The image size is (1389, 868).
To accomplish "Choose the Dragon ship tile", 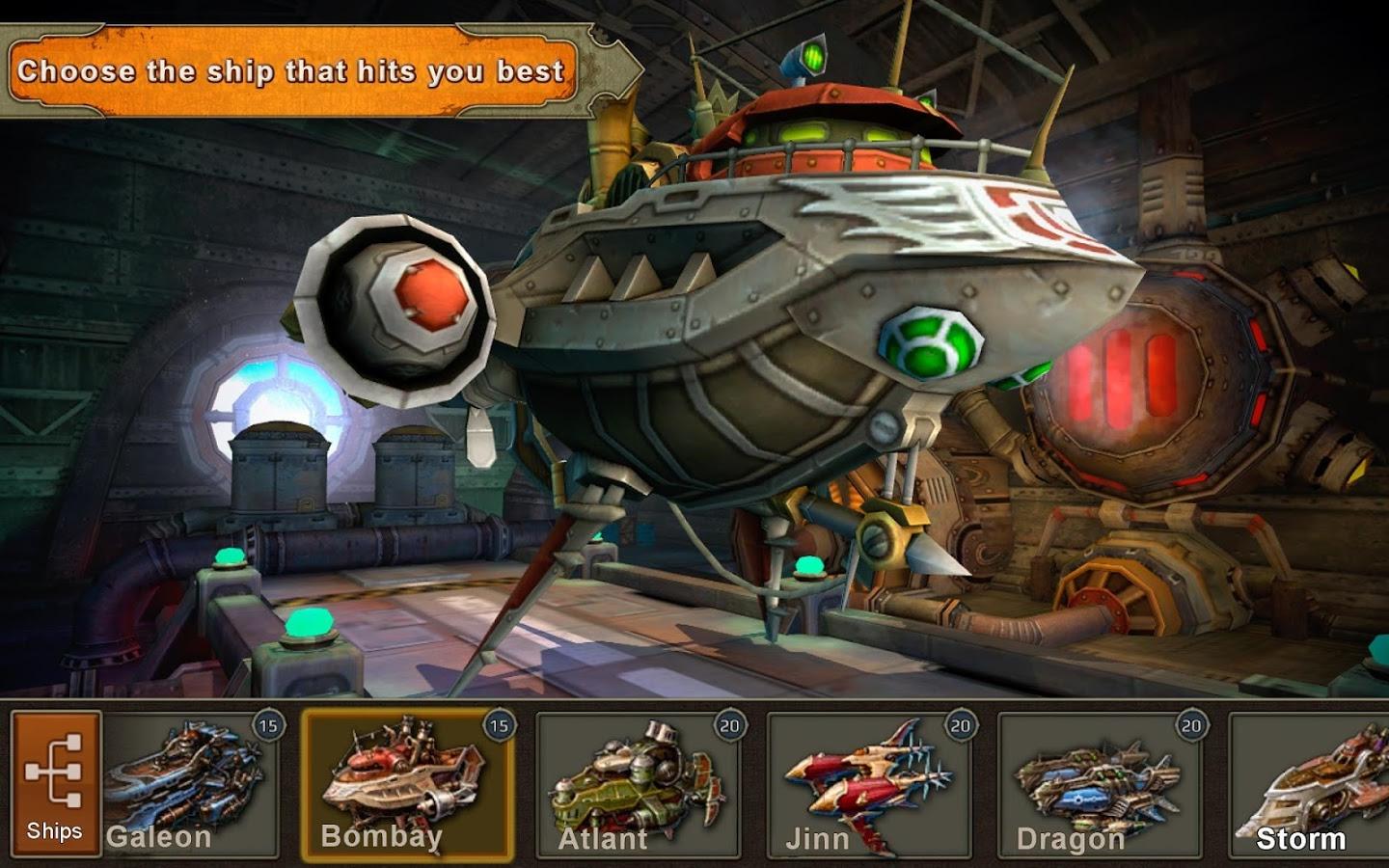I will (x=1102, y=783).
